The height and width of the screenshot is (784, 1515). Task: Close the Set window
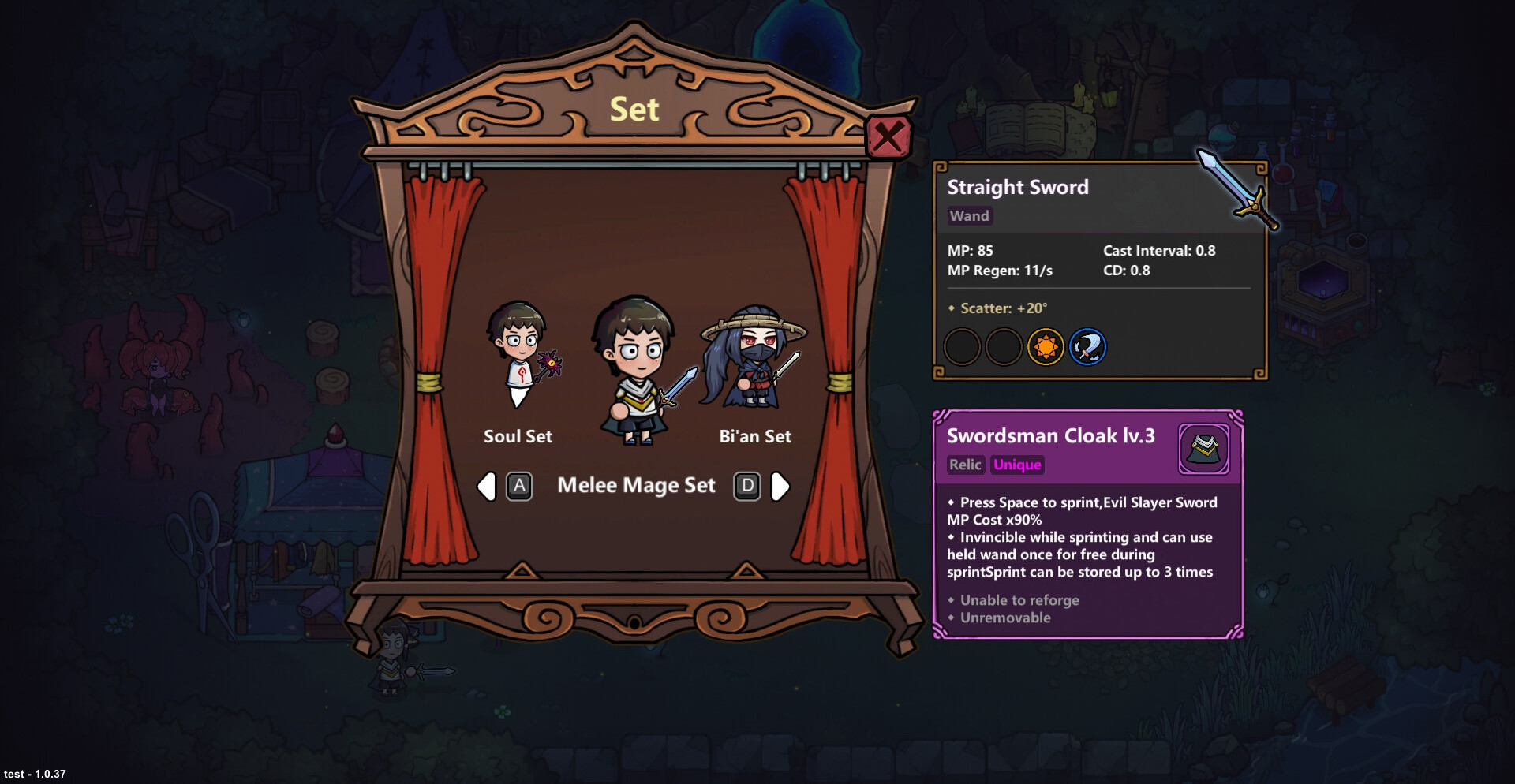tap(888, 137)
